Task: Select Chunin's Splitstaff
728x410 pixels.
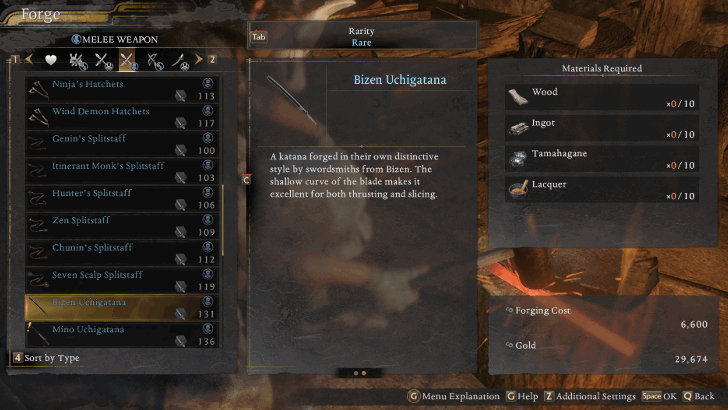Action: [122, 252]
